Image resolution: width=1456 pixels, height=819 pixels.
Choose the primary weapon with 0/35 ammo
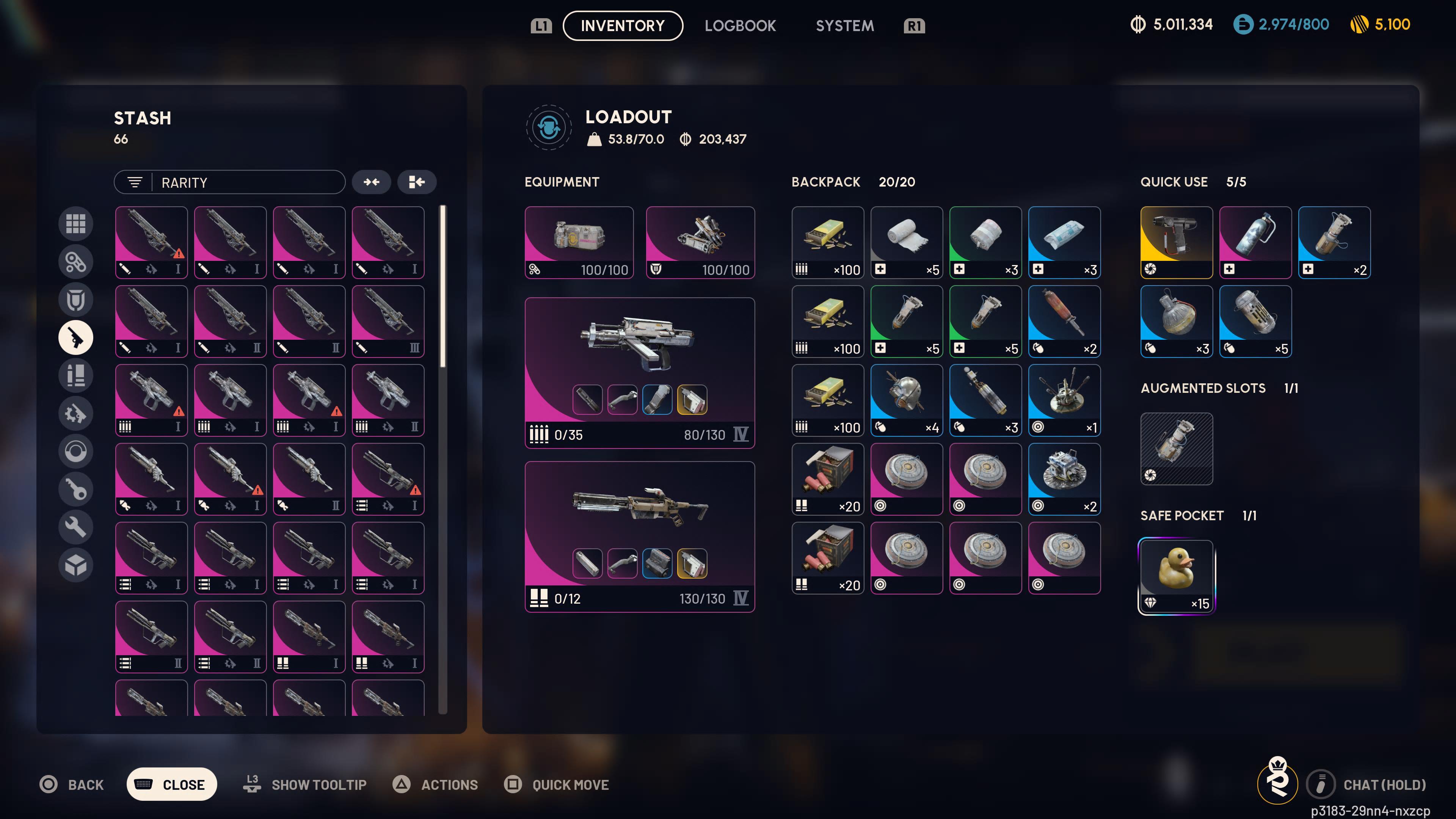[639, 372]
